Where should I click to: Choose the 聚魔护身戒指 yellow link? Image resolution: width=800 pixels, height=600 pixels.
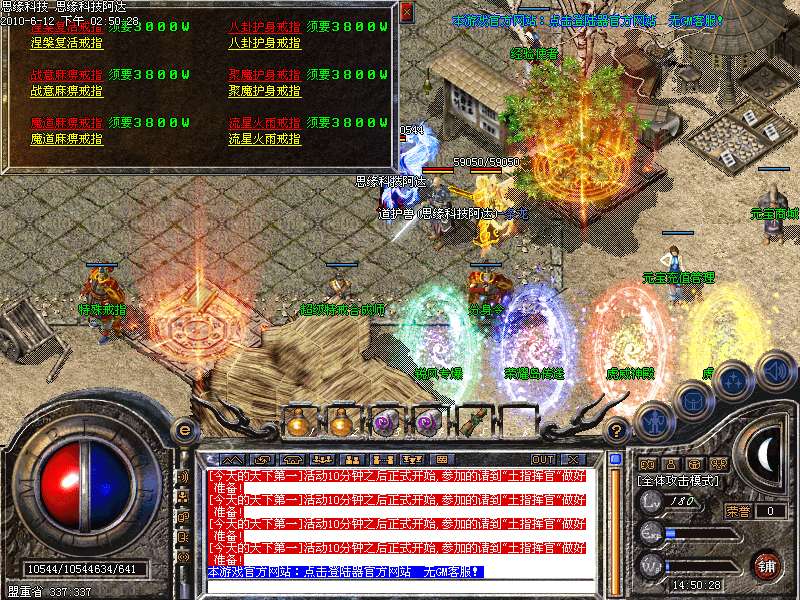(265, 91)
